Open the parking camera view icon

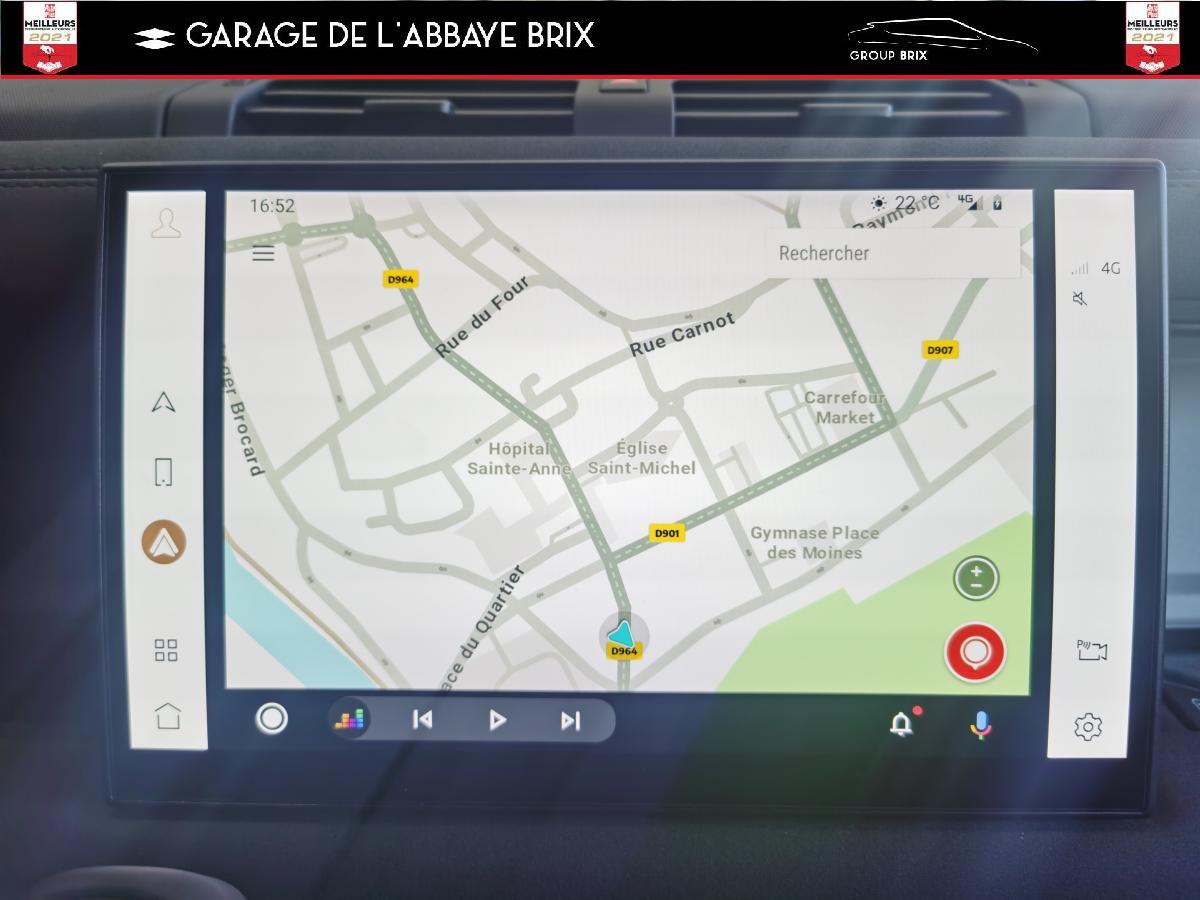coord(1091,651)
